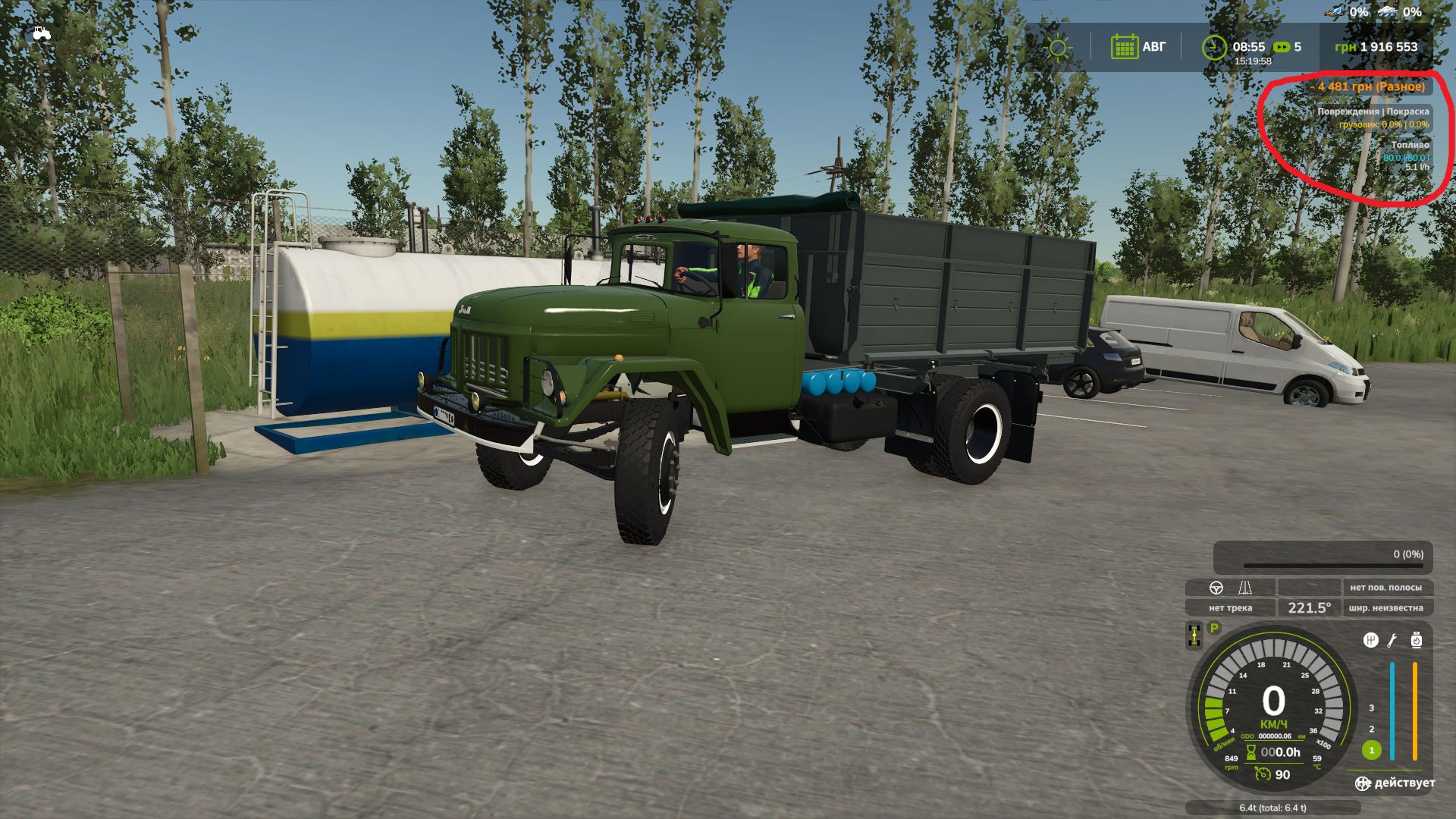Click the hourglass operating hours icon
1456x819 pixels.
[x=1250, y=753]
